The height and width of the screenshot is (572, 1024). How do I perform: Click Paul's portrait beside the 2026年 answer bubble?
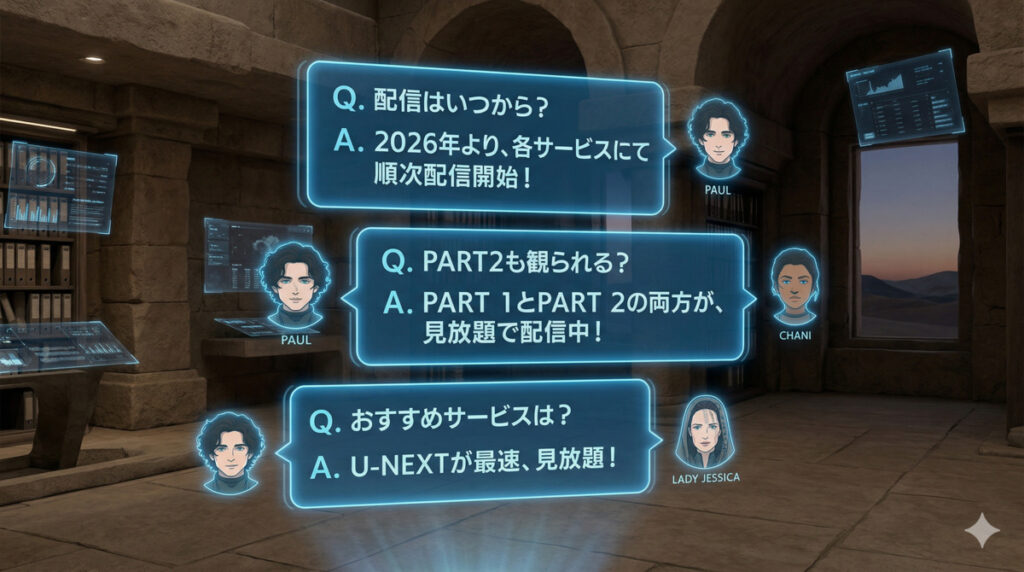[717, 139]
